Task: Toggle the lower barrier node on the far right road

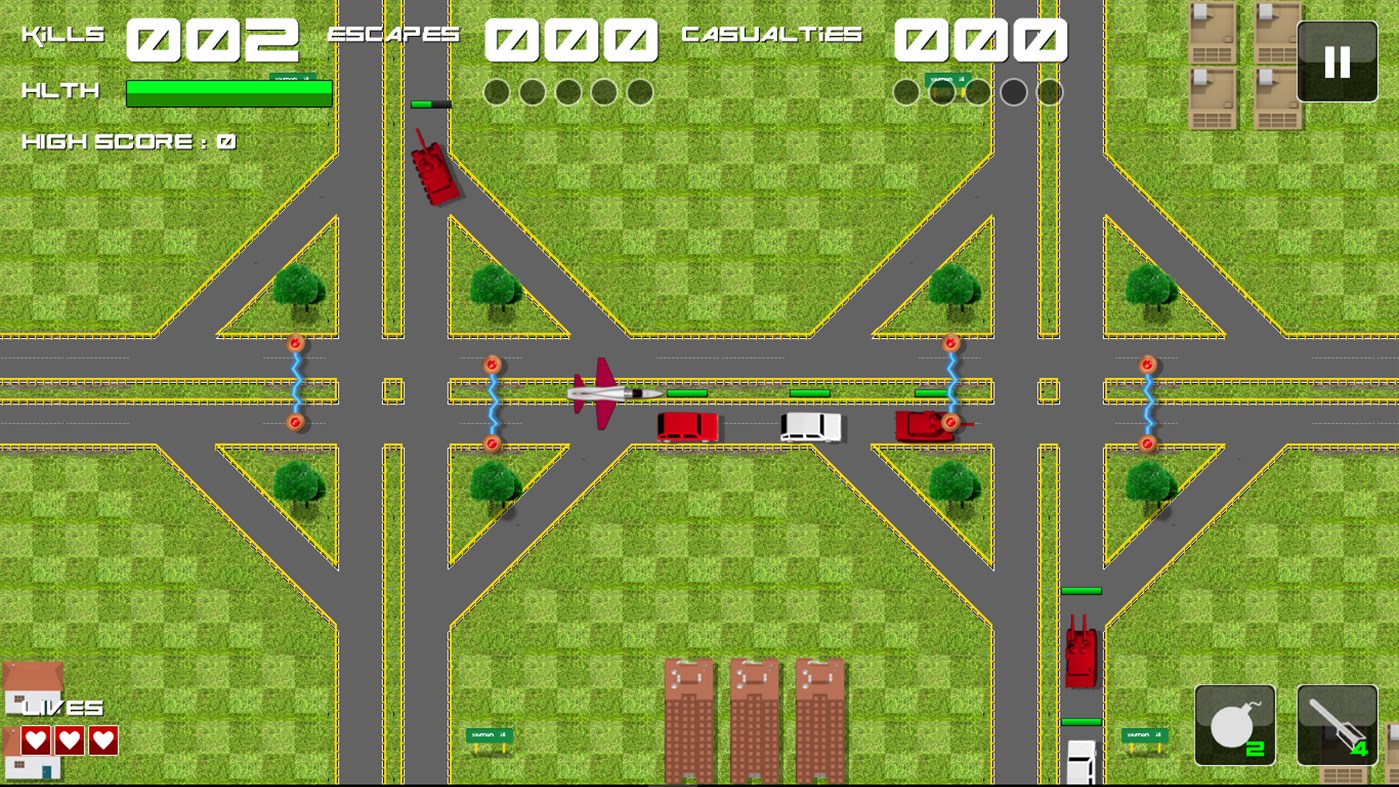Action: pyautogui.click(x=1146, y=443)
